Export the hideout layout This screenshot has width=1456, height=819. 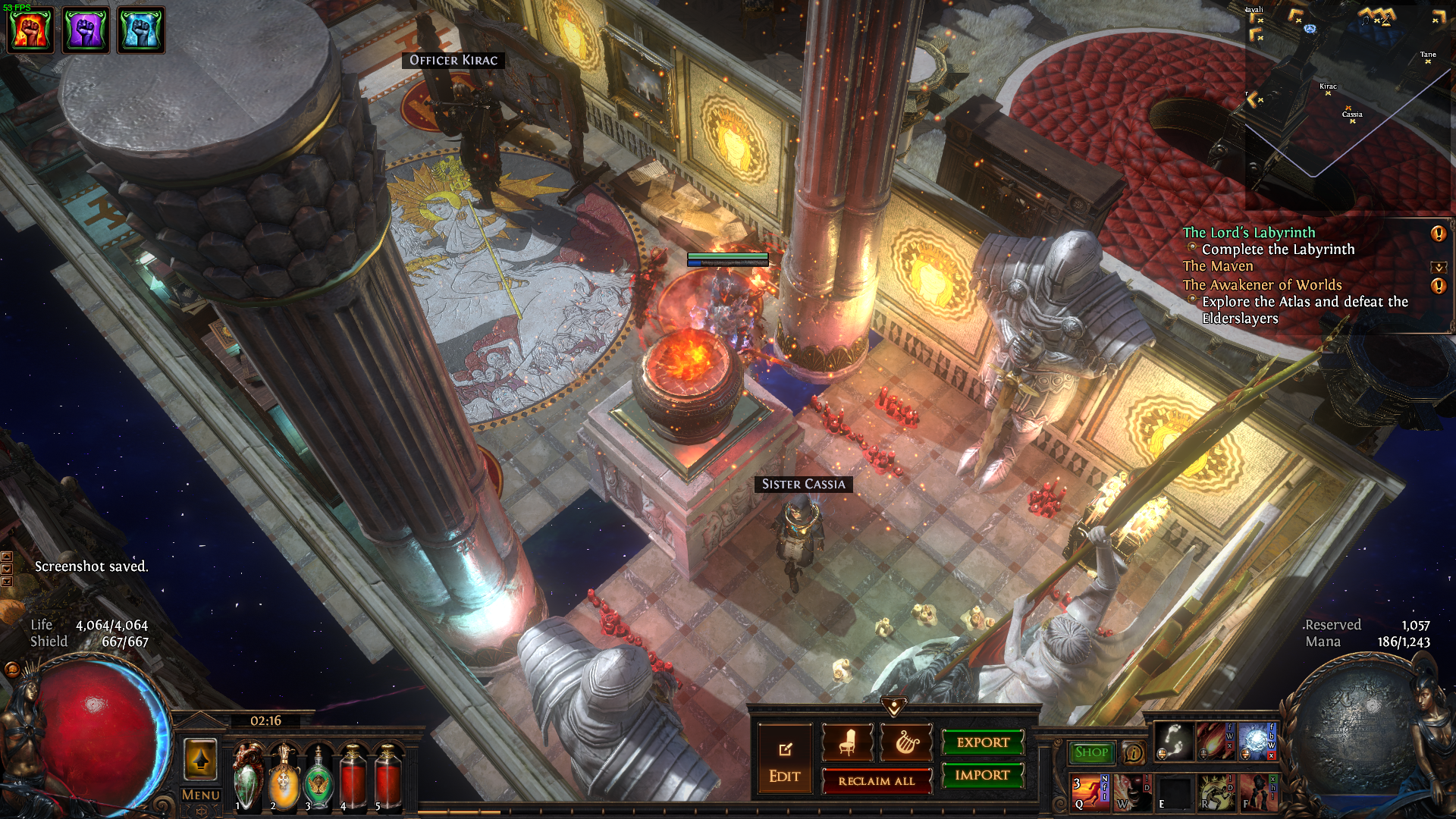click(x=983, y=742)
